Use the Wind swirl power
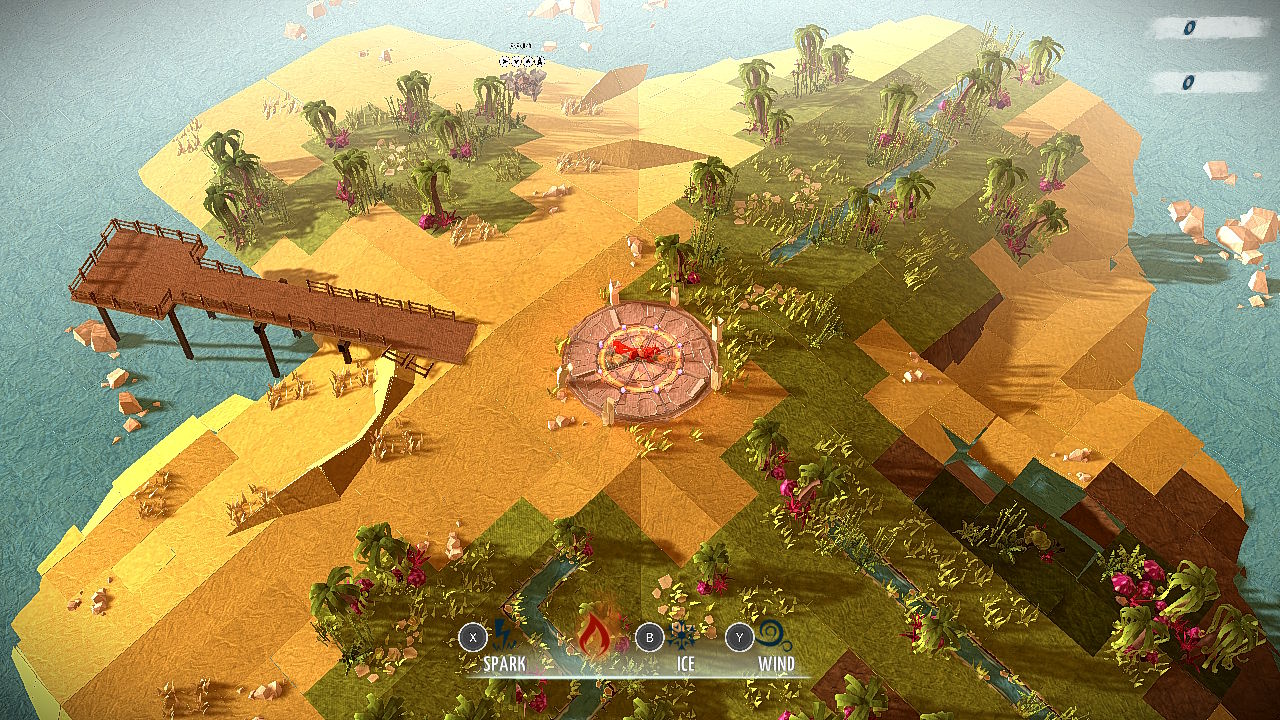The height and width of the screenshot is (720, 1280). (774, 636)
